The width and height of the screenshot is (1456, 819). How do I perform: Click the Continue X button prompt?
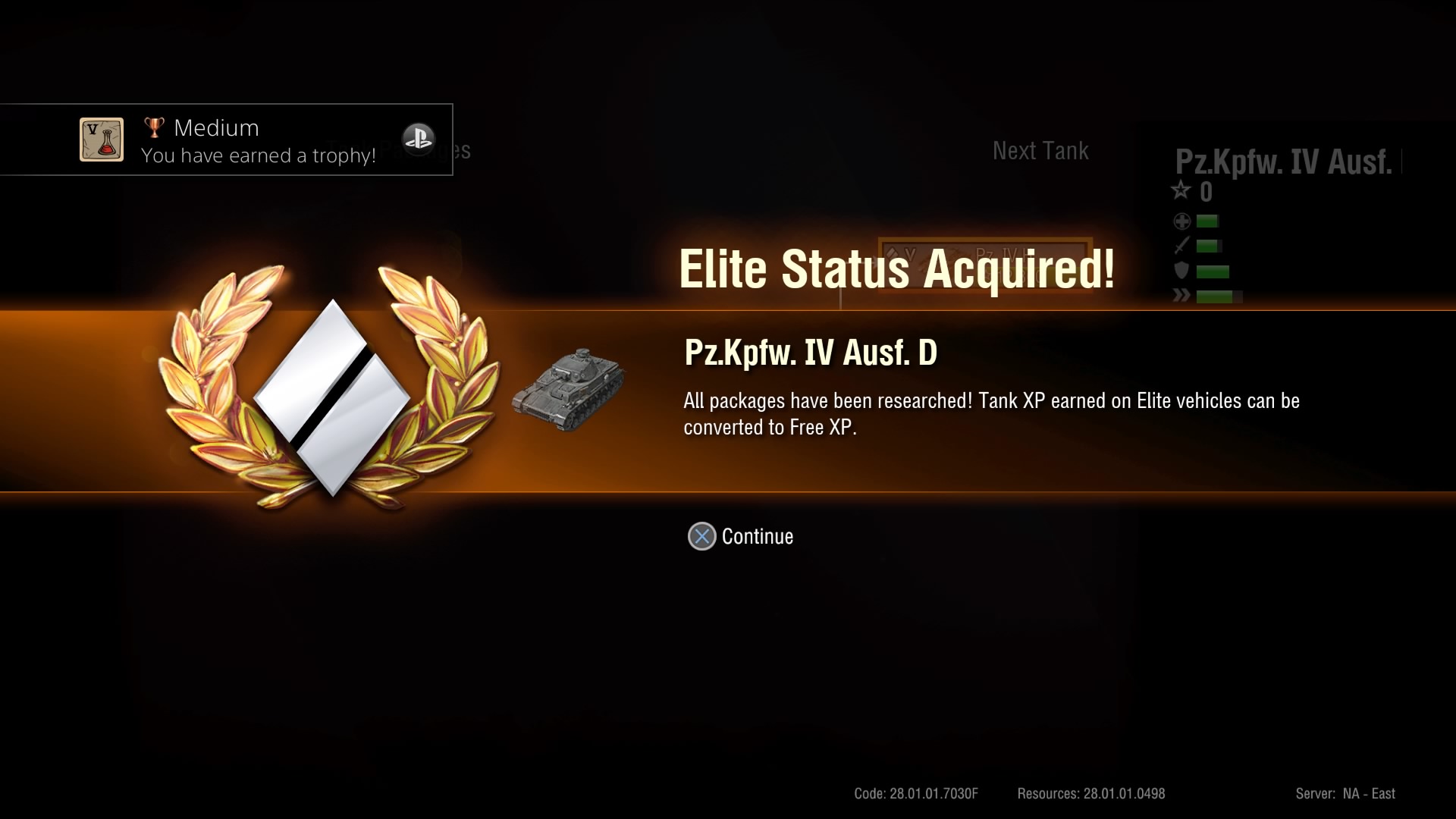click(701, 536)
